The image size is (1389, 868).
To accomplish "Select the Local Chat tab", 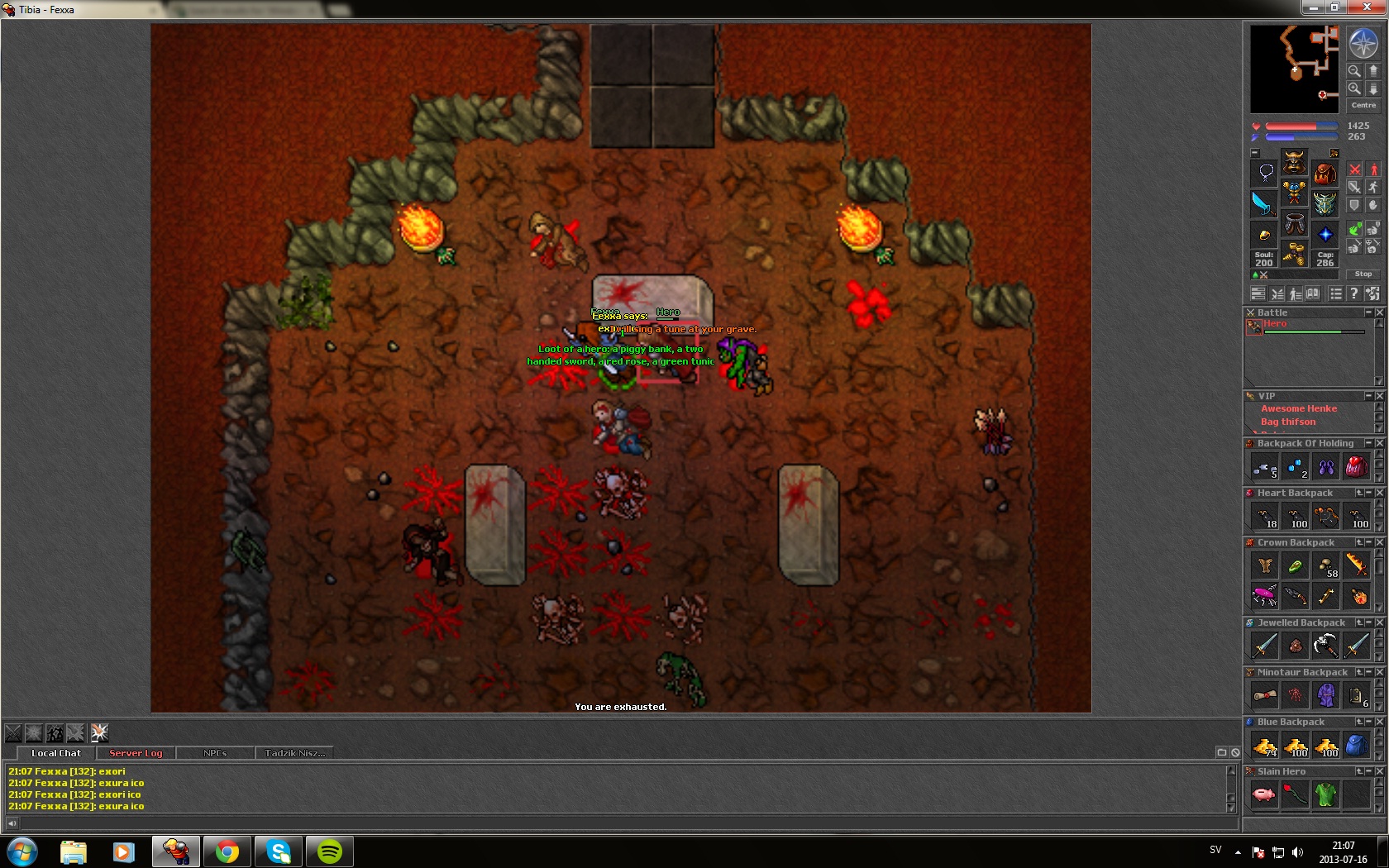I will point(56,753).
